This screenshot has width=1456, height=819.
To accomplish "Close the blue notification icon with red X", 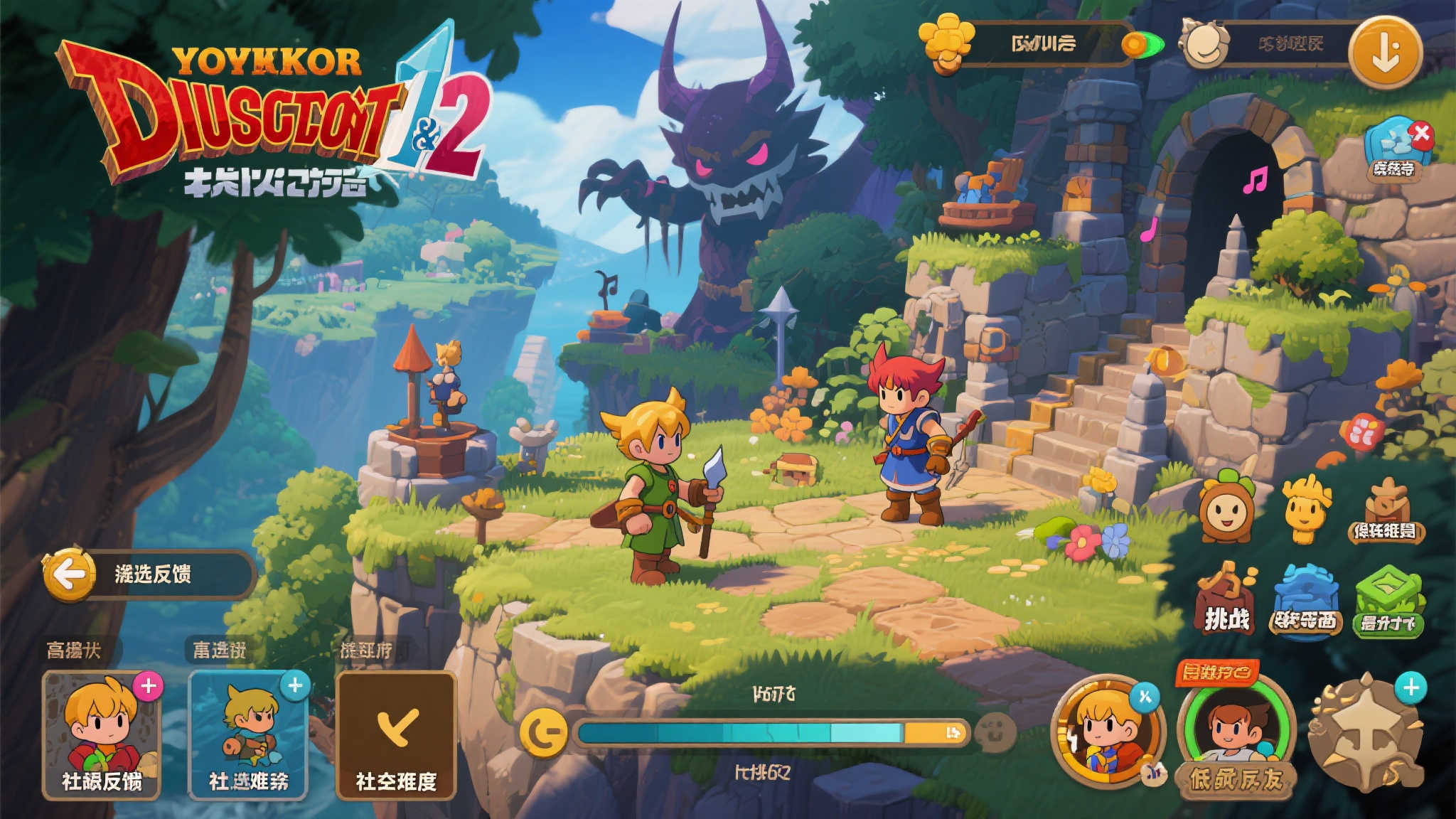I will pyautogui.click(x=1421, y=133).
